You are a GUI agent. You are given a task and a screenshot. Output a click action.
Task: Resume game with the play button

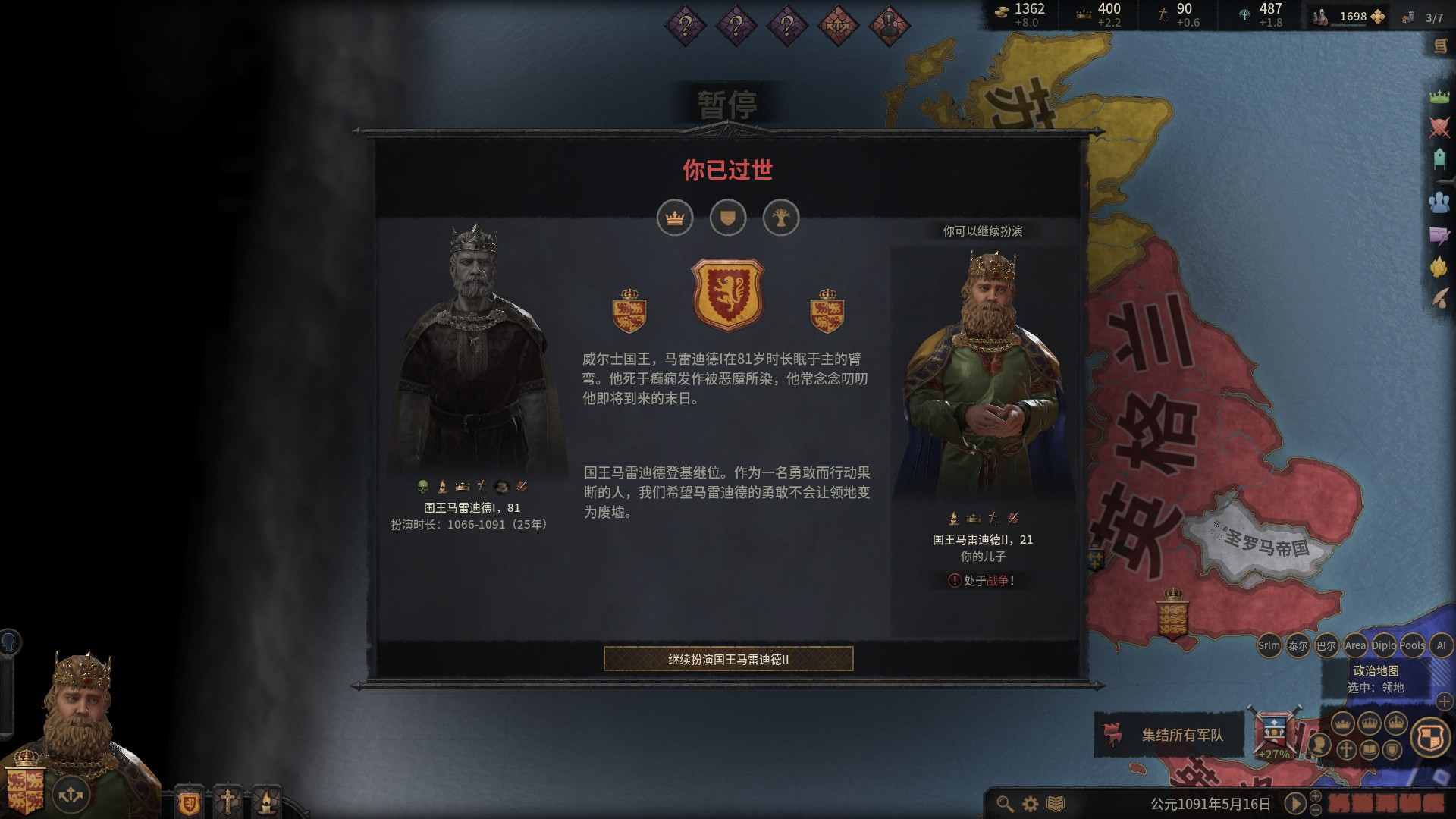(x=1295, y=803)
